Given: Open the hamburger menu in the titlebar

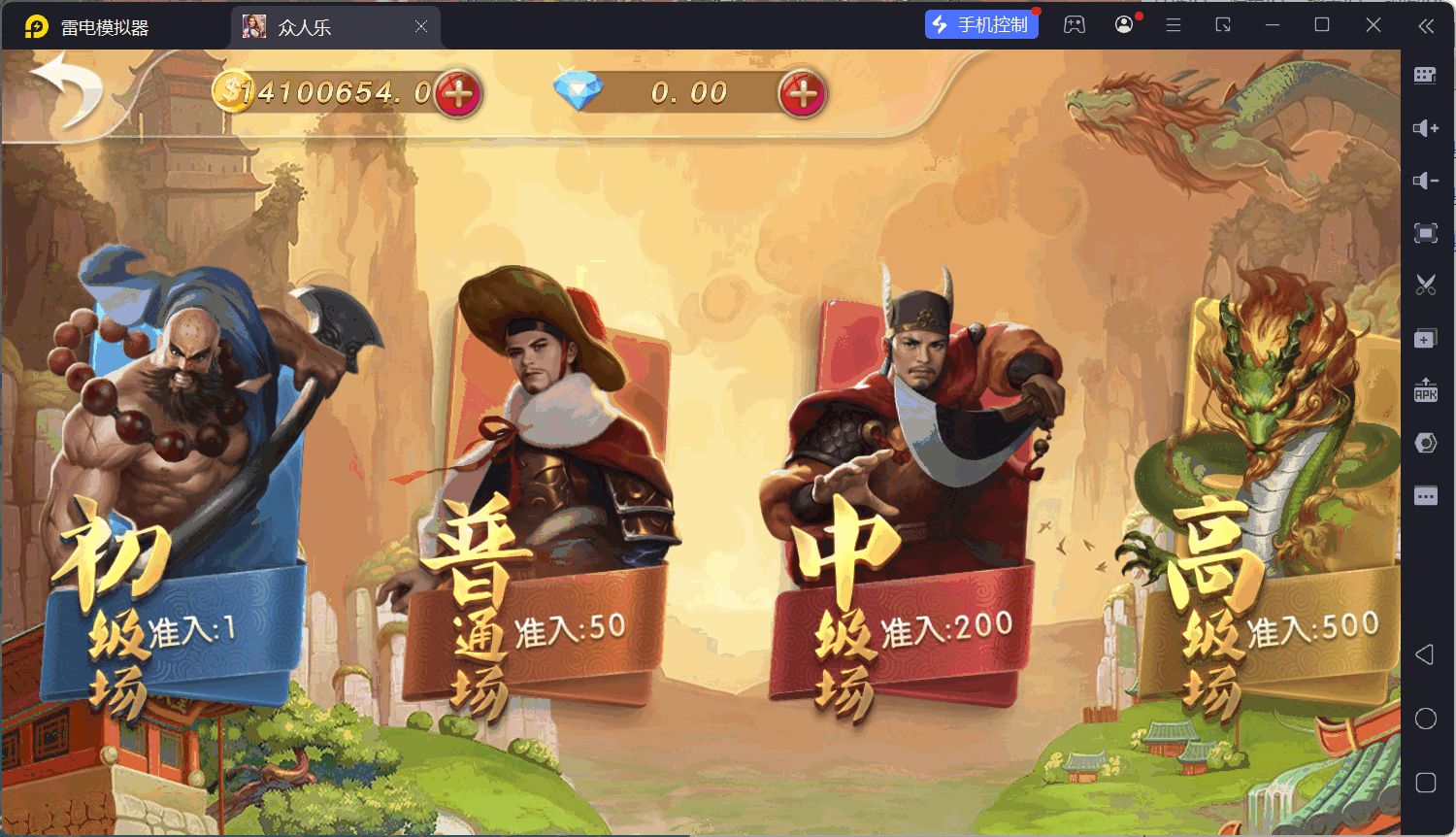Looking at the screenshot, I should click(x=1173, y=25).
